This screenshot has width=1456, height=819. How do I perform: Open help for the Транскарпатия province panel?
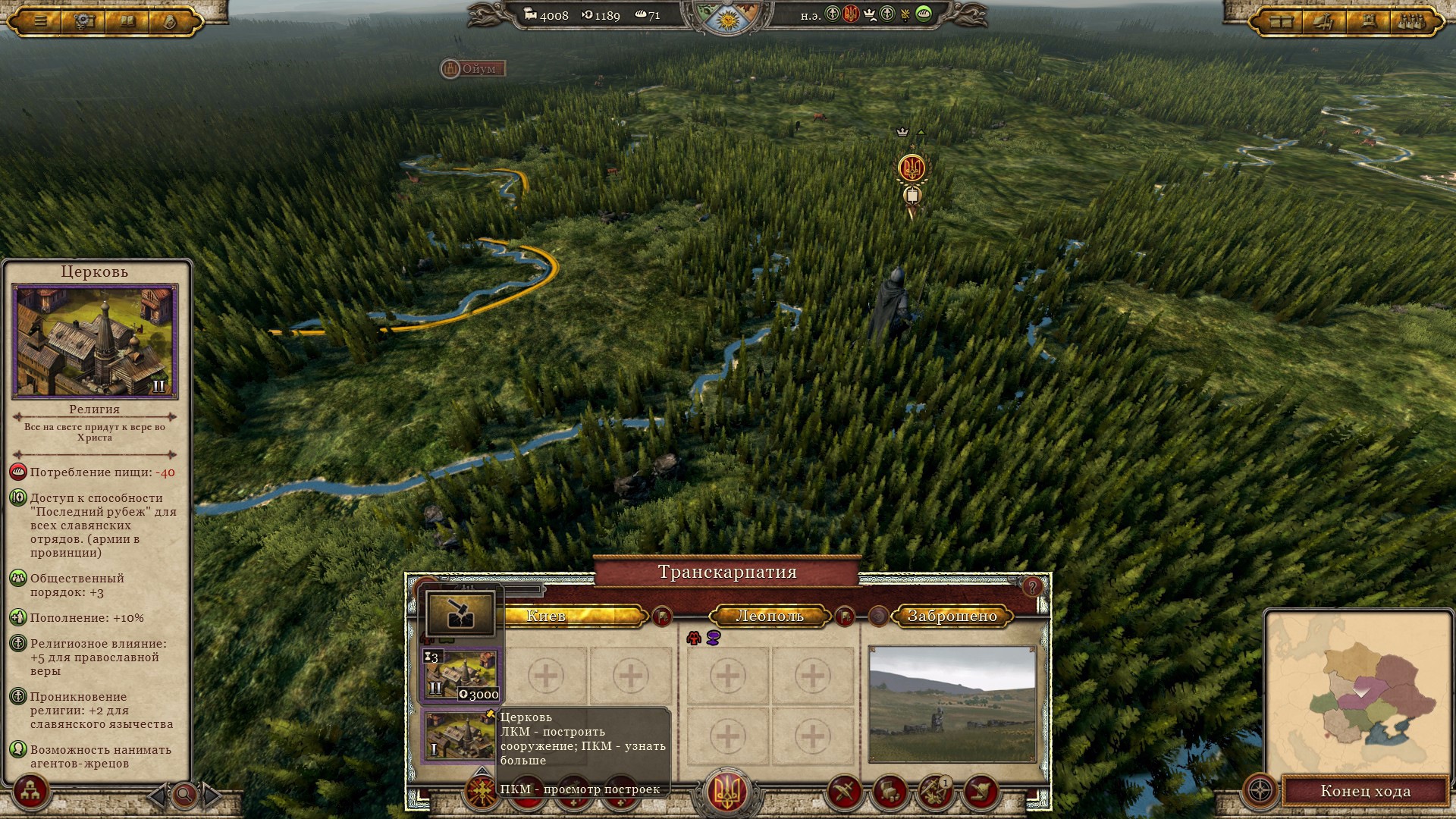(x=1031, y=586)
